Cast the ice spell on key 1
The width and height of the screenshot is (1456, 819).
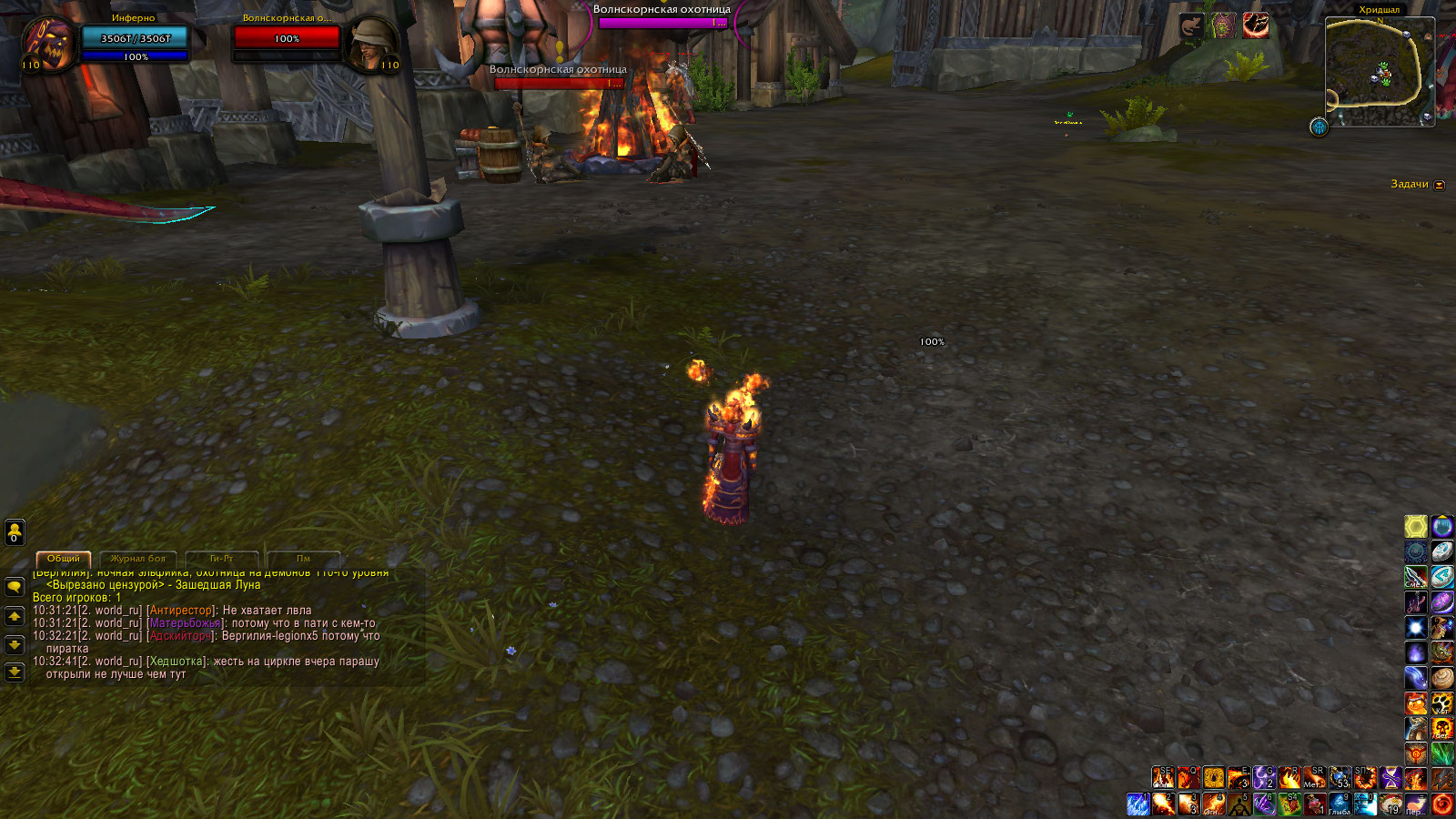click(1138, 804)
